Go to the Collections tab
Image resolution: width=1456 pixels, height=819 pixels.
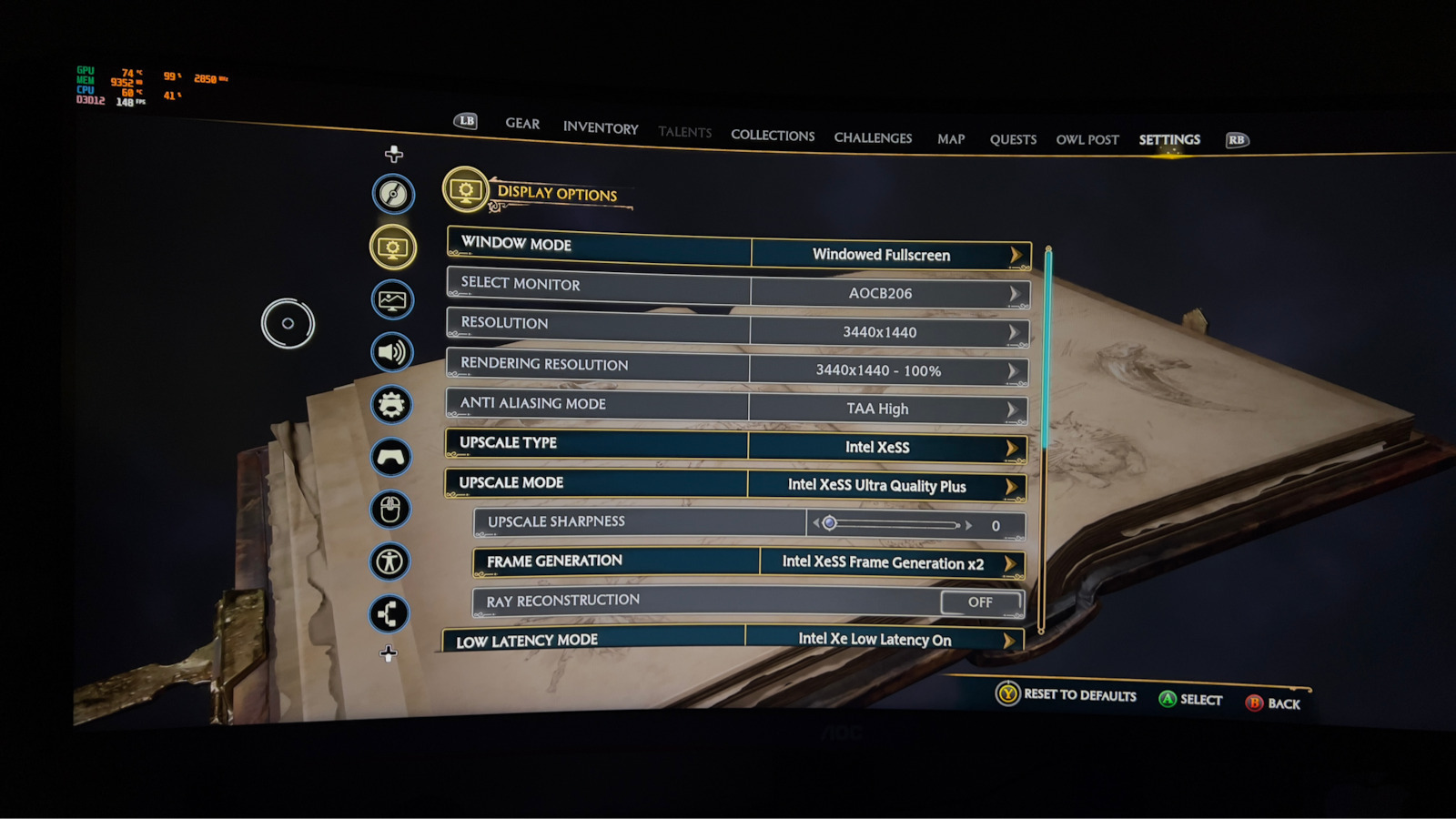pos(773,136)
